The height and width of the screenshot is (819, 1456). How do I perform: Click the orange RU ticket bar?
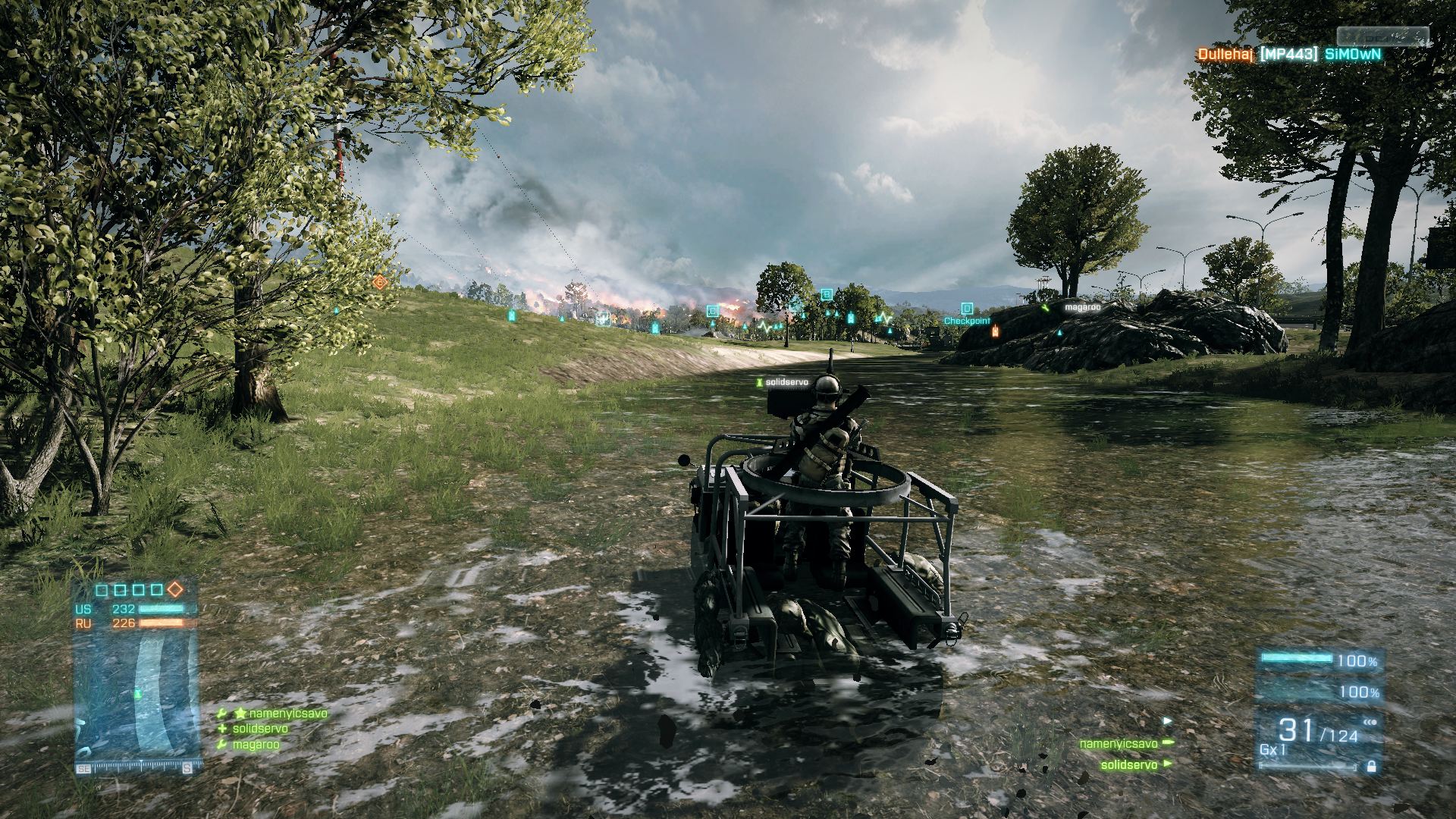[x=168, y=623]
